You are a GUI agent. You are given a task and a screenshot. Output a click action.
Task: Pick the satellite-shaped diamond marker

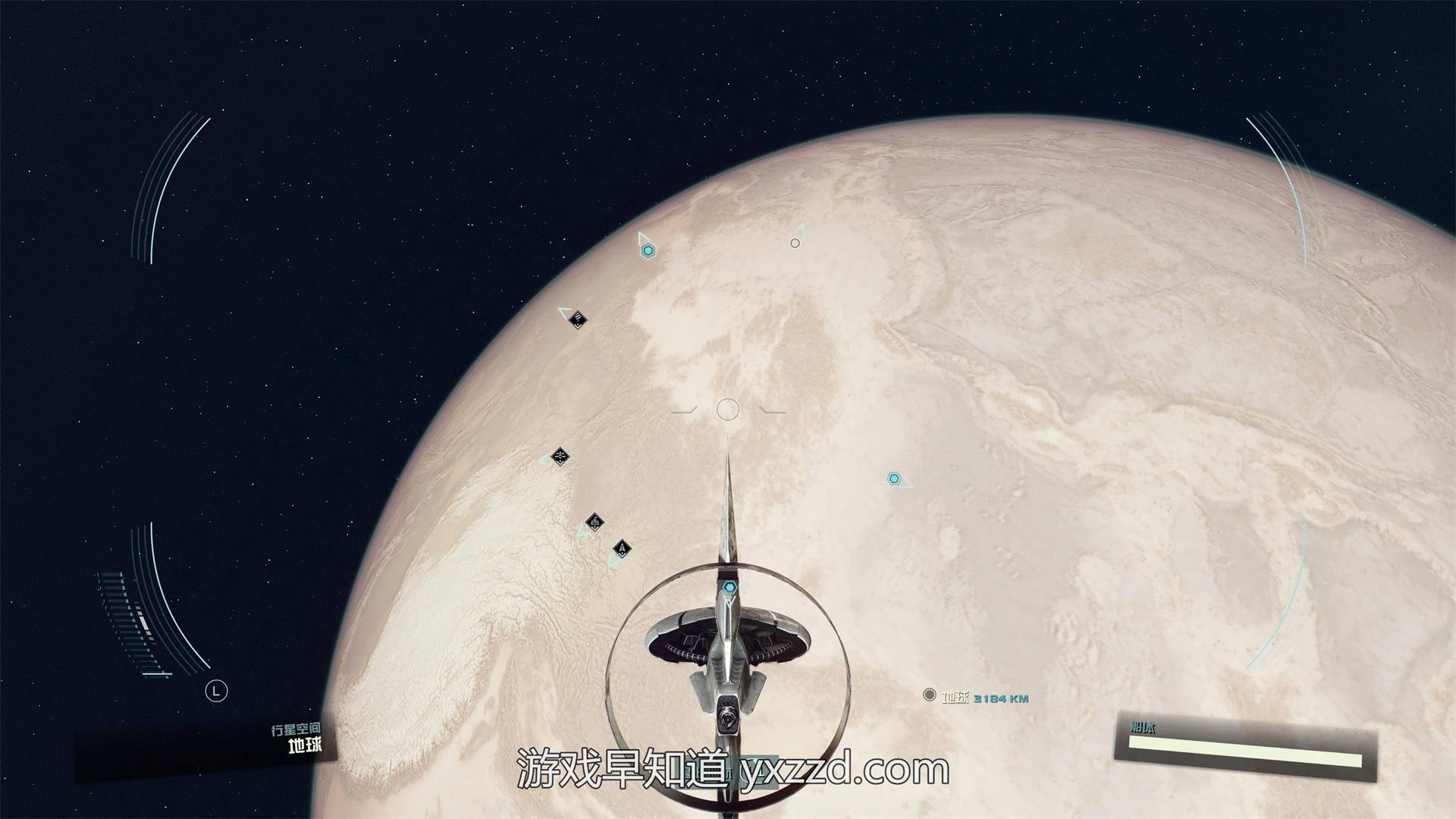560,457
